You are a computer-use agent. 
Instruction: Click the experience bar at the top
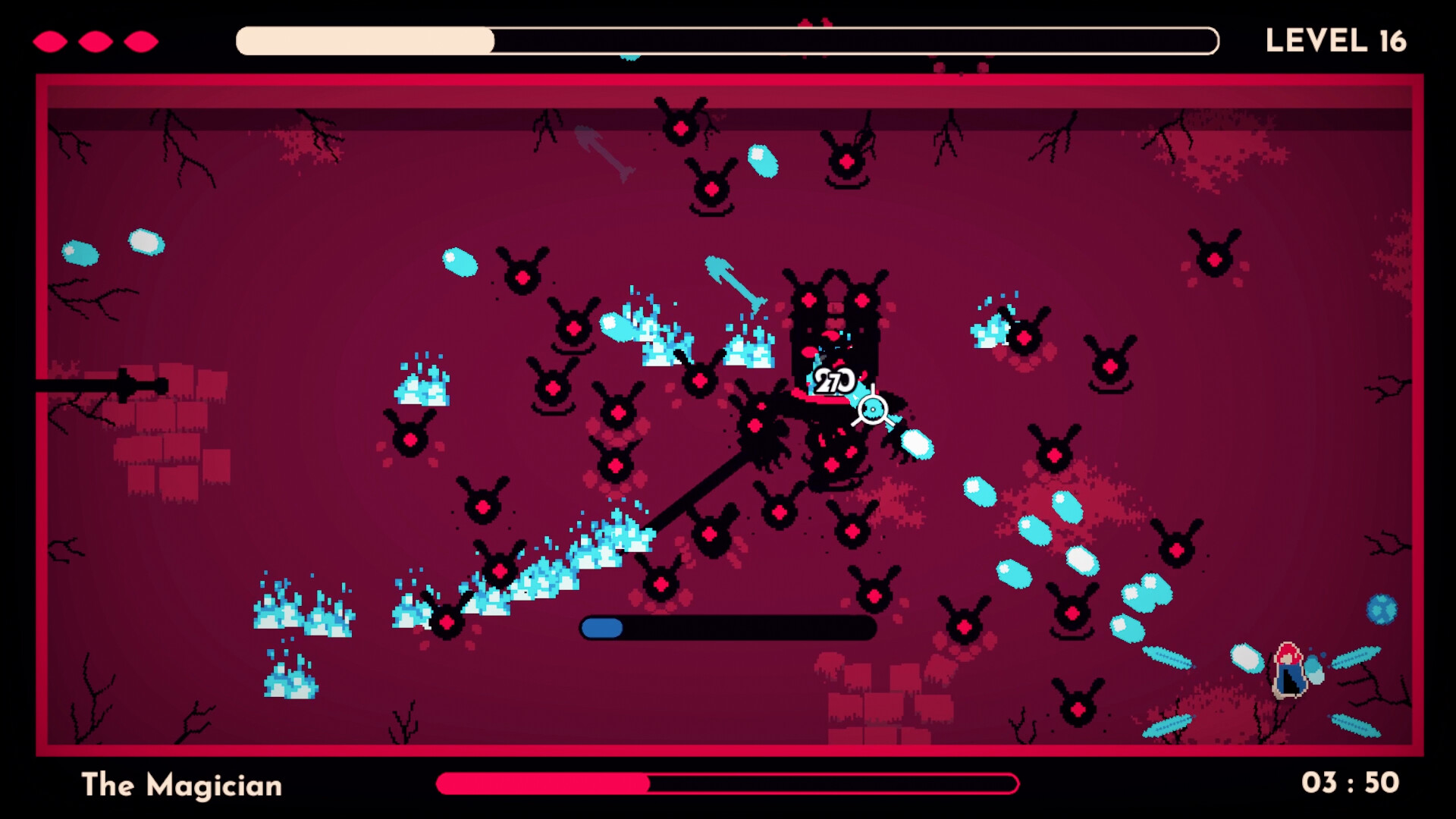click(x=728, y=42)
